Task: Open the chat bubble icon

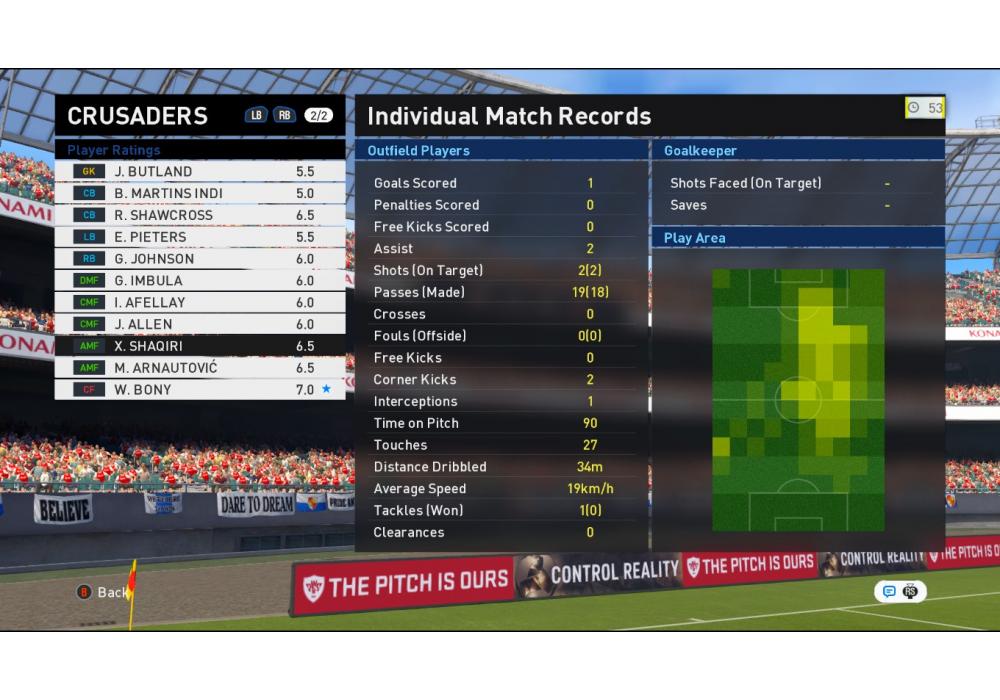Action: pyautogui.click(x=889, y=591)
